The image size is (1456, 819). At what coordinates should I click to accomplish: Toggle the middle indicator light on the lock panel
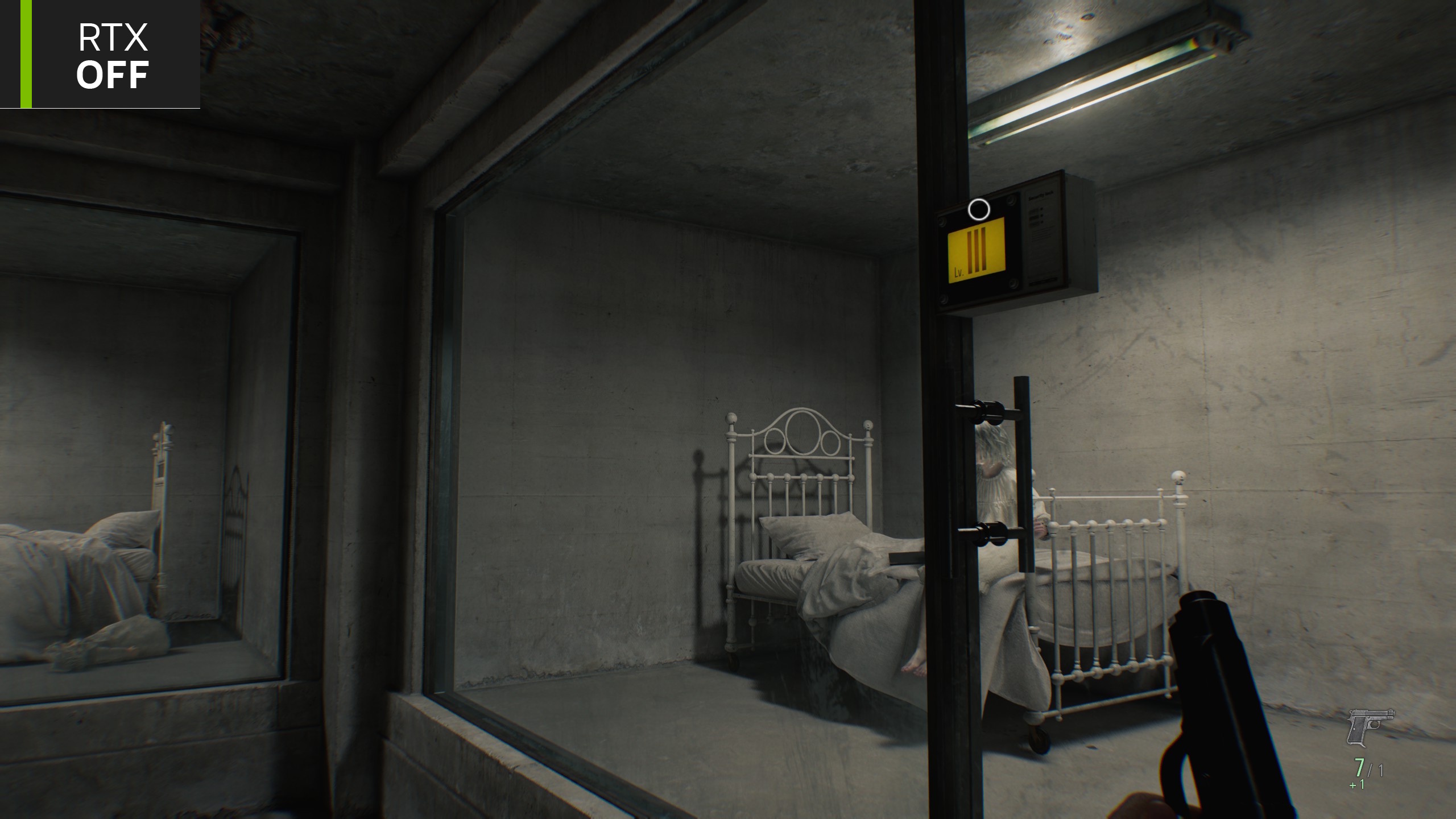(x=1041, y=215)
